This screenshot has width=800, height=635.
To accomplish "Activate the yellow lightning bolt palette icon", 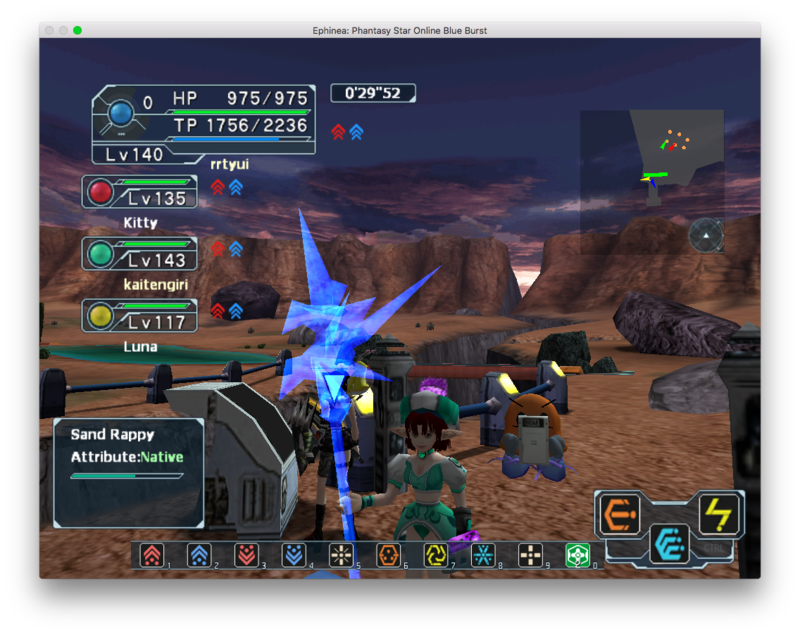I will coord(717,514).
